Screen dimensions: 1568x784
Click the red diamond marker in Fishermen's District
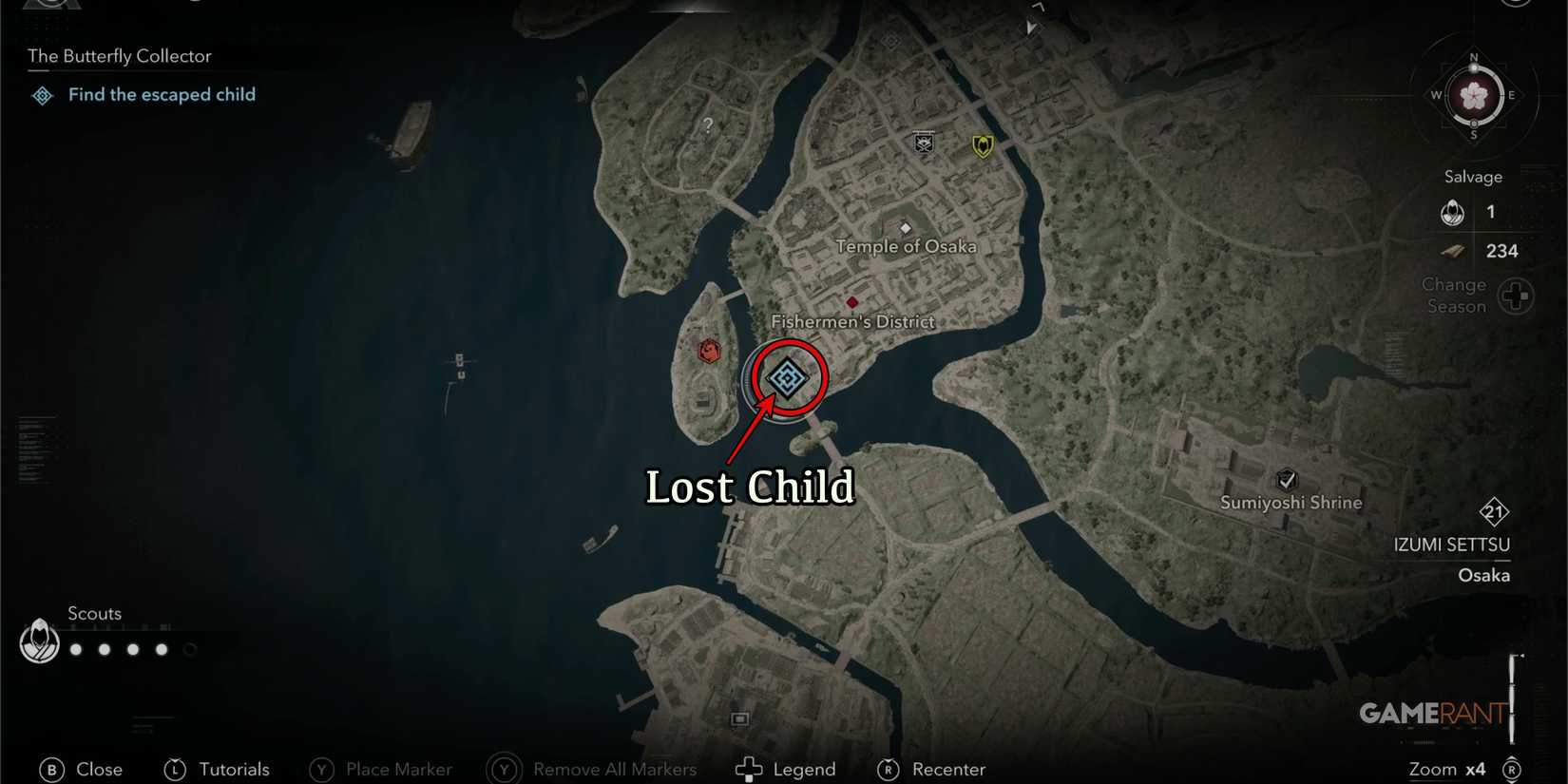coord(851,301)
